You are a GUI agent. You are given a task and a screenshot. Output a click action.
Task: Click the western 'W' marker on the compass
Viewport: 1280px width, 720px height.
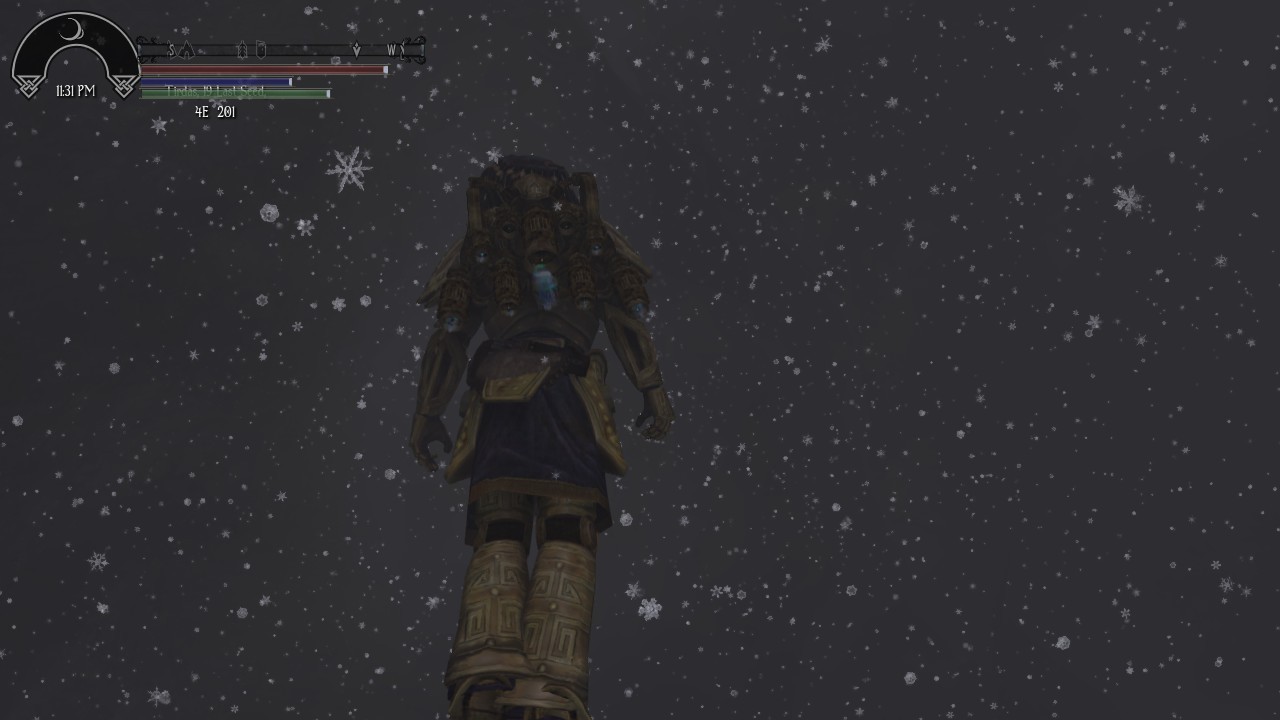[x=392, y=47]
